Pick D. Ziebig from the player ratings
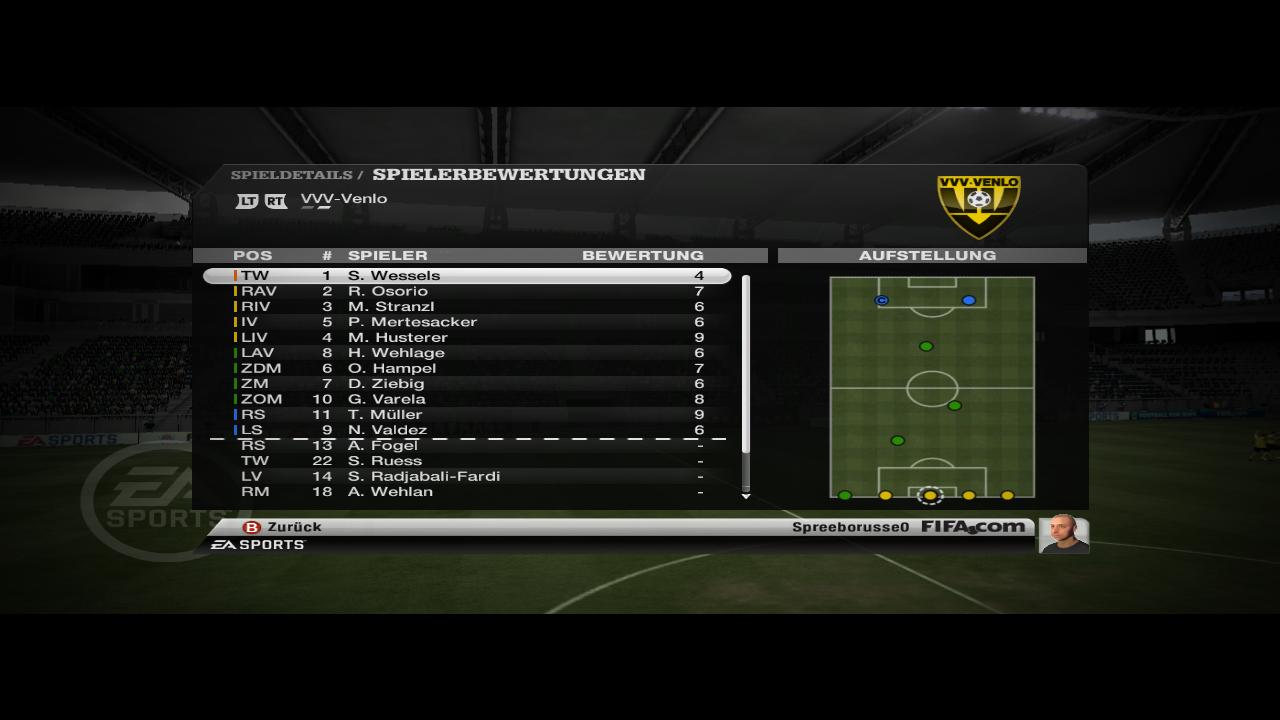Viewport: 1280px width, 720px height. click(x=467, y=383)
